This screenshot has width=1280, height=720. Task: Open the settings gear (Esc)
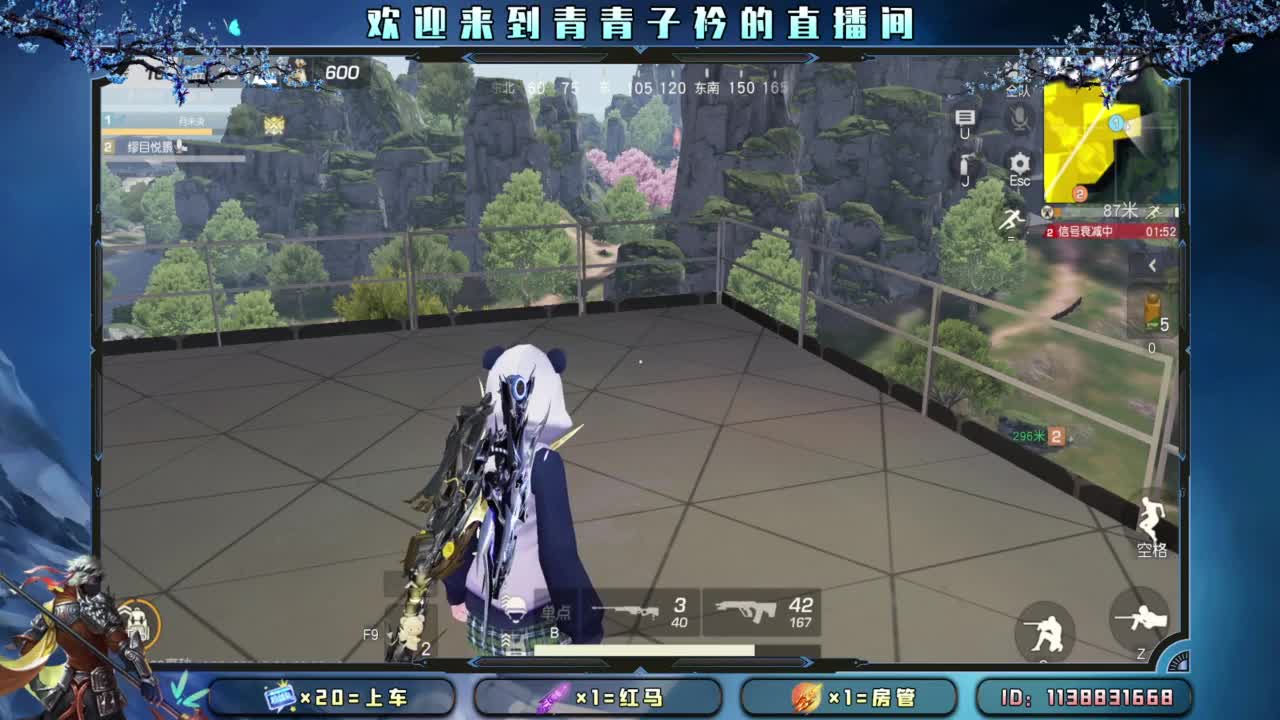pyautogui.click(x=1018, y=162)
